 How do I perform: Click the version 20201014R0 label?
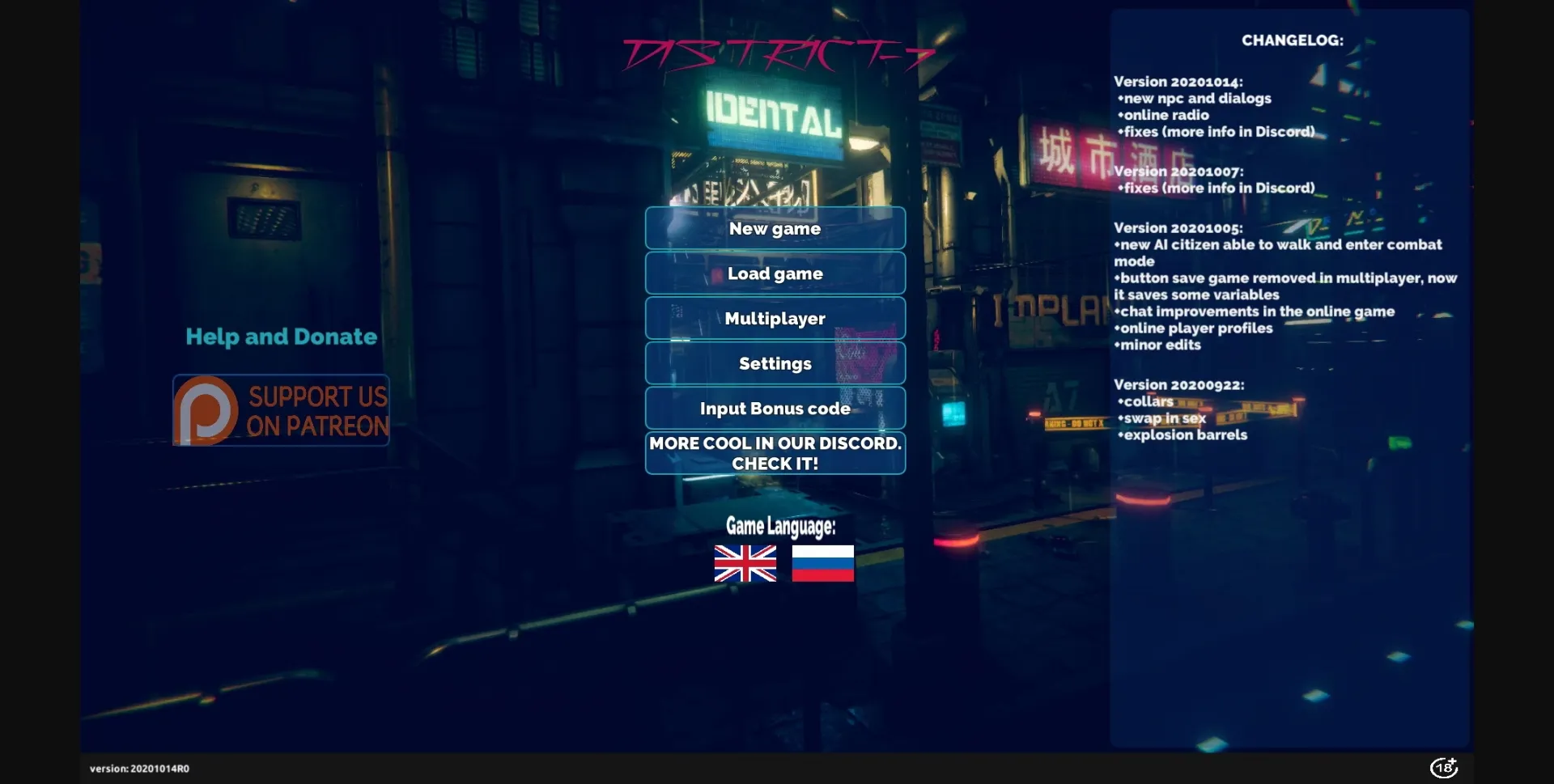pyautogui.click(x=139, y=768)
